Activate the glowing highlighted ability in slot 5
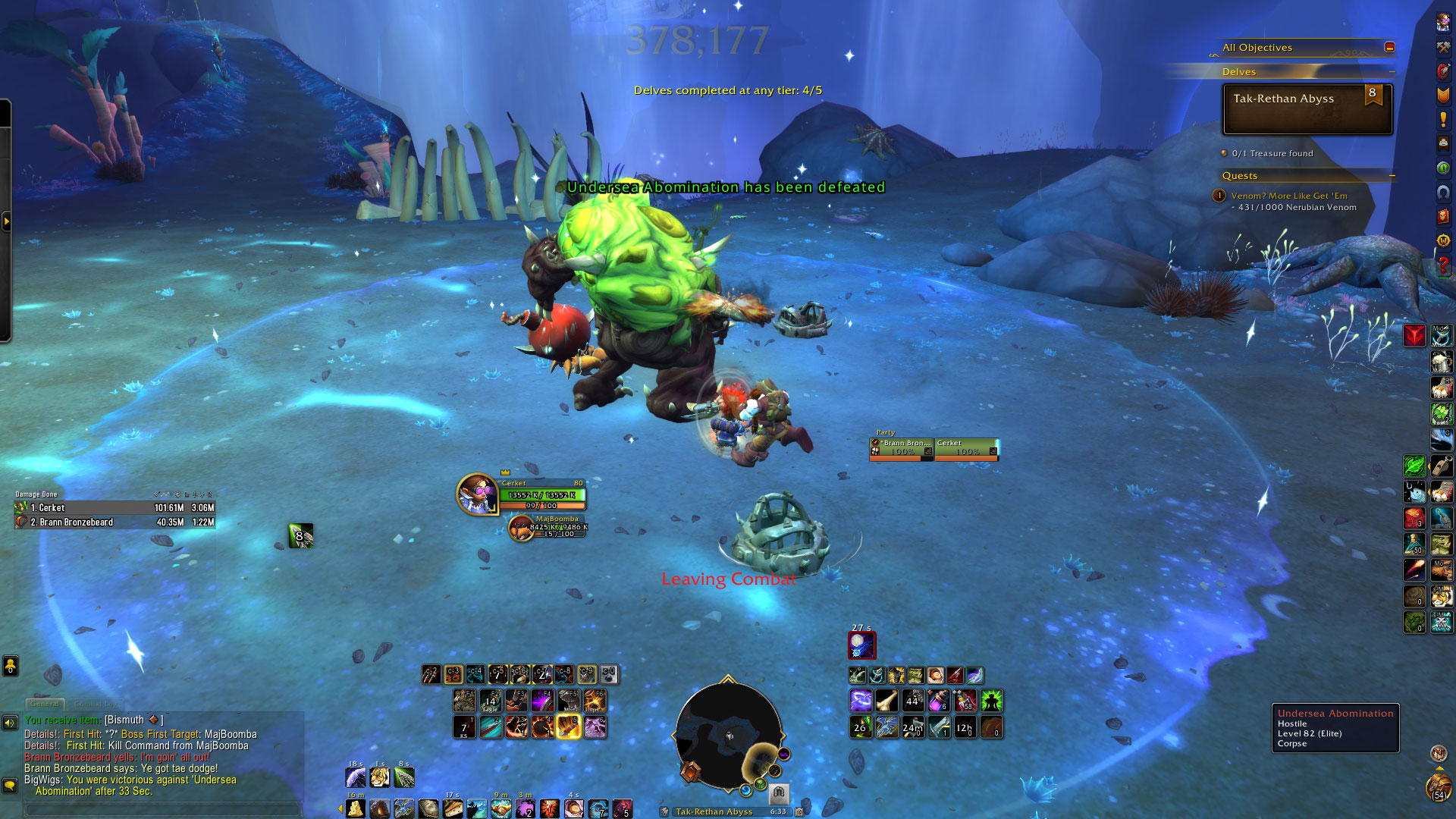1456x819 pixels. 569,727
